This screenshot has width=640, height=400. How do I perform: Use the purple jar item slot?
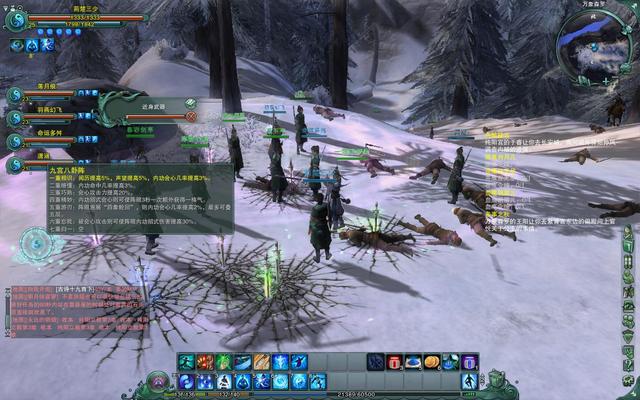point(469,361)
